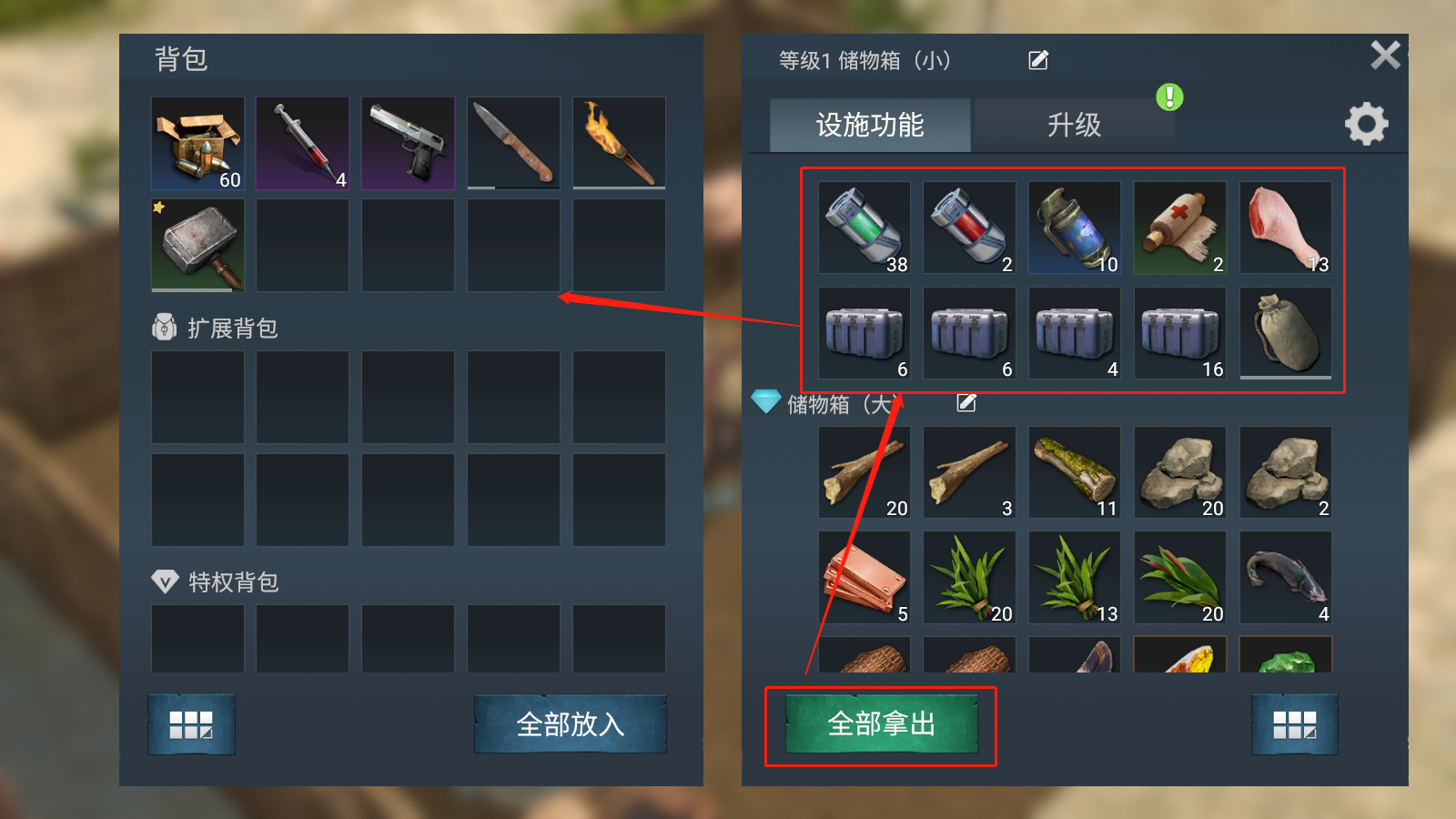Screen dimensions: 1456x819
Task: Select the fish in the large storage box
Action: pos(1285,576)
